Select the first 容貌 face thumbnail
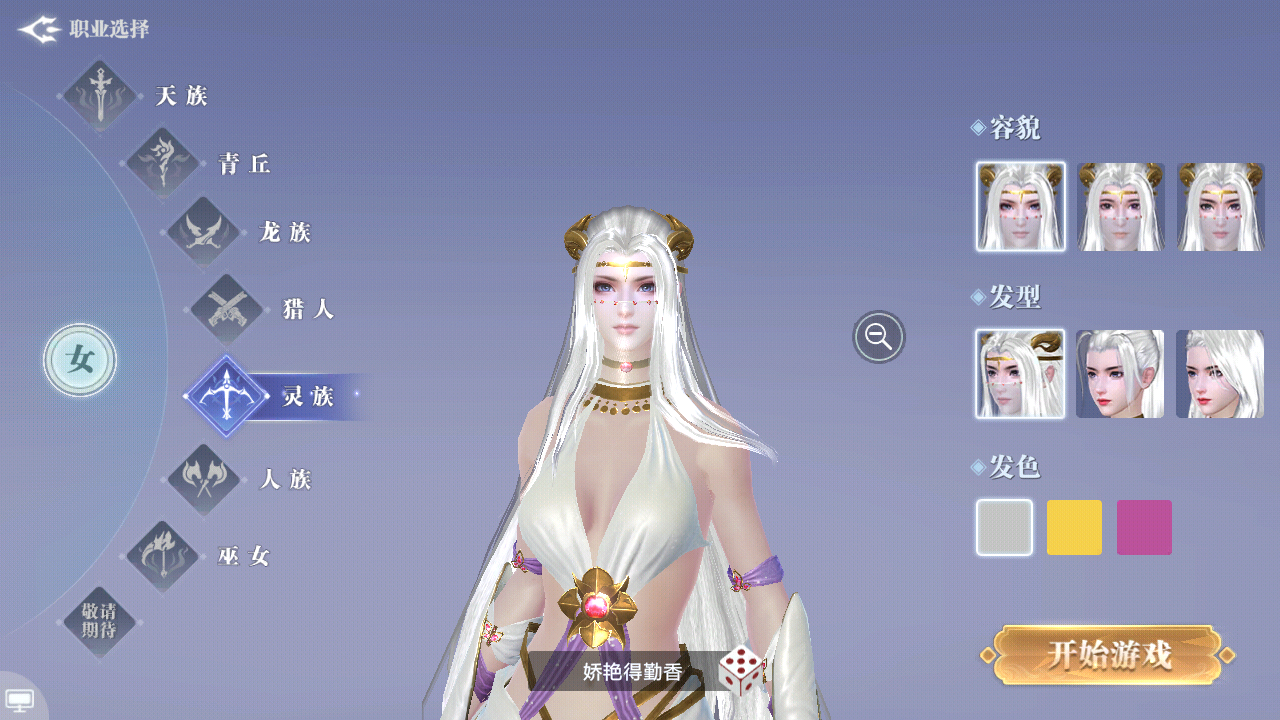1280x720 pixels. tap(1020, 207)
